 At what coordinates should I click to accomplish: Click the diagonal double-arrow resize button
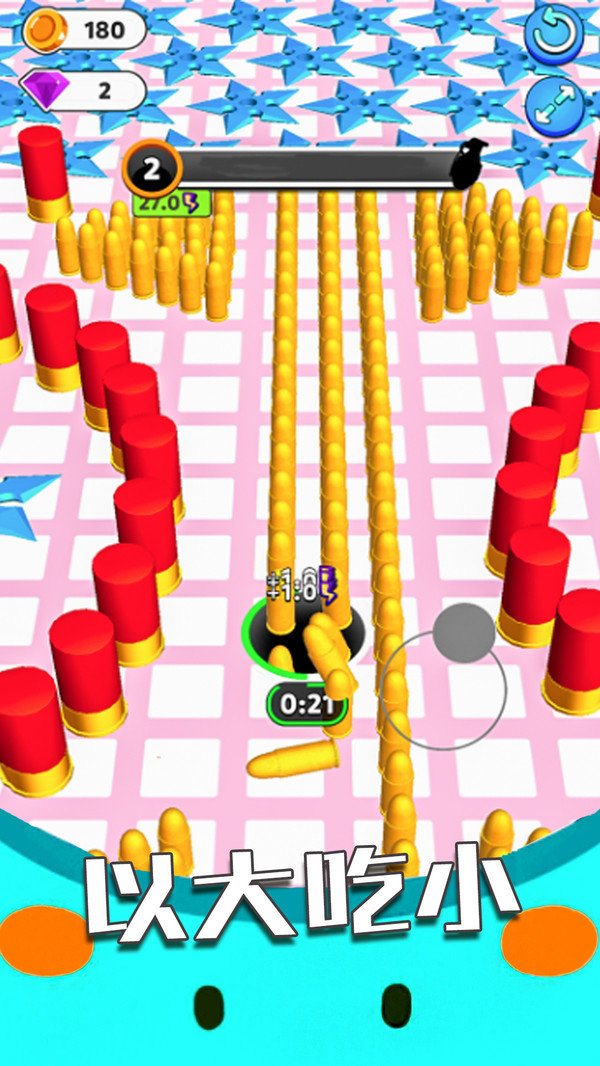coord(554,105)
